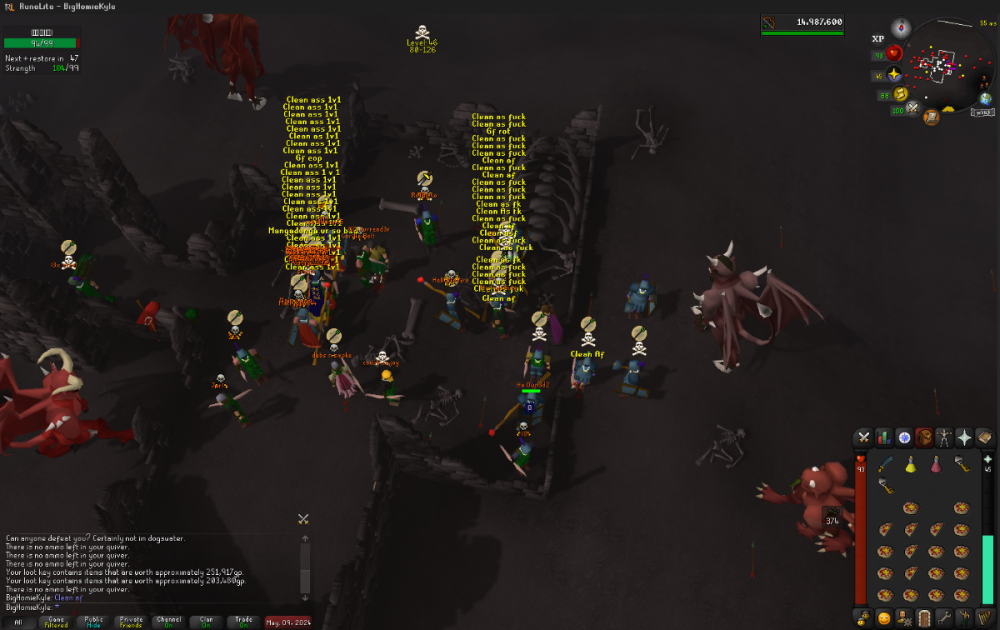This screenshot has height=630, width=1000.
Task: Open the world map globe
Action: (985, 98)
